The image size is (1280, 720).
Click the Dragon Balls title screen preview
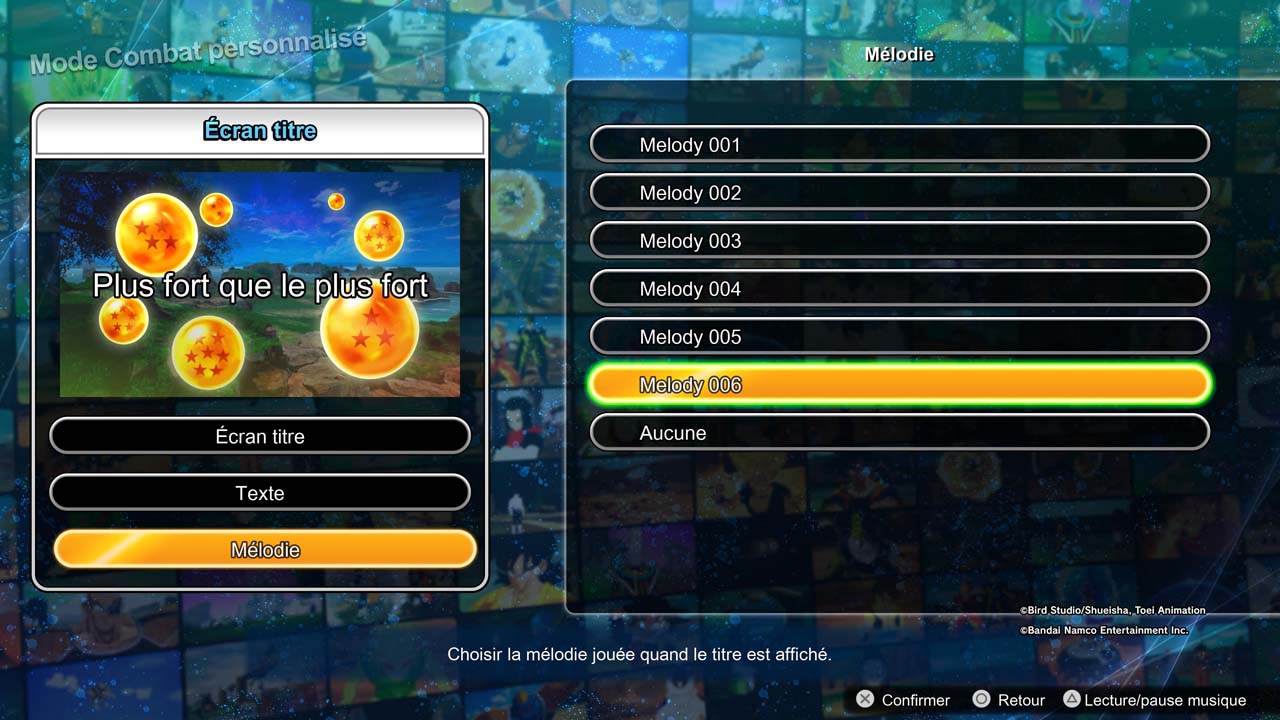(x=260, y=285)
